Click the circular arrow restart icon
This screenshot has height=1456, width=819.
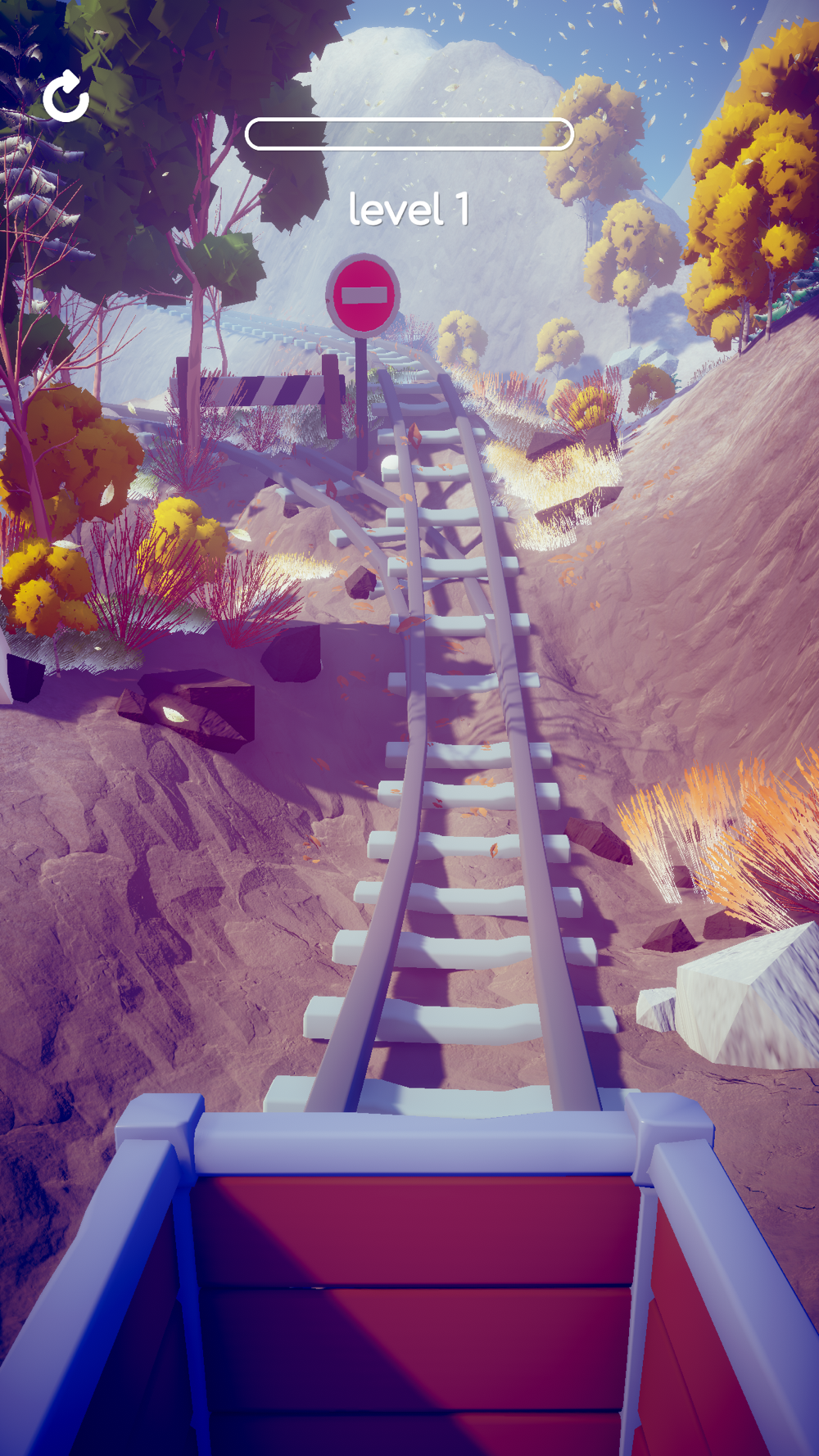point(66,97)
